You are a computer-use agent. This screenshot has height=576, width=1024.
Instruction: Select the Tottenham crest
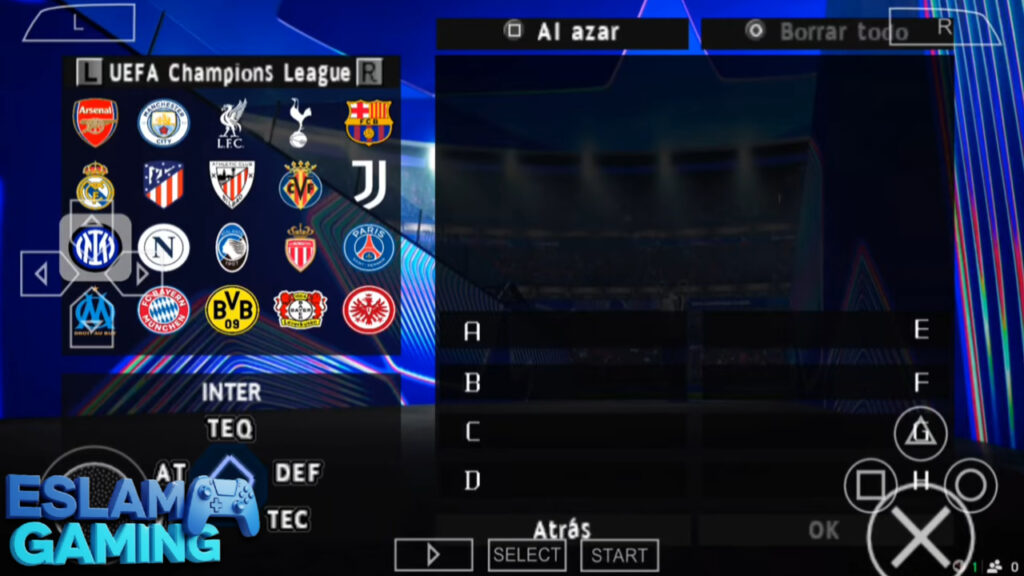[299, 123]
